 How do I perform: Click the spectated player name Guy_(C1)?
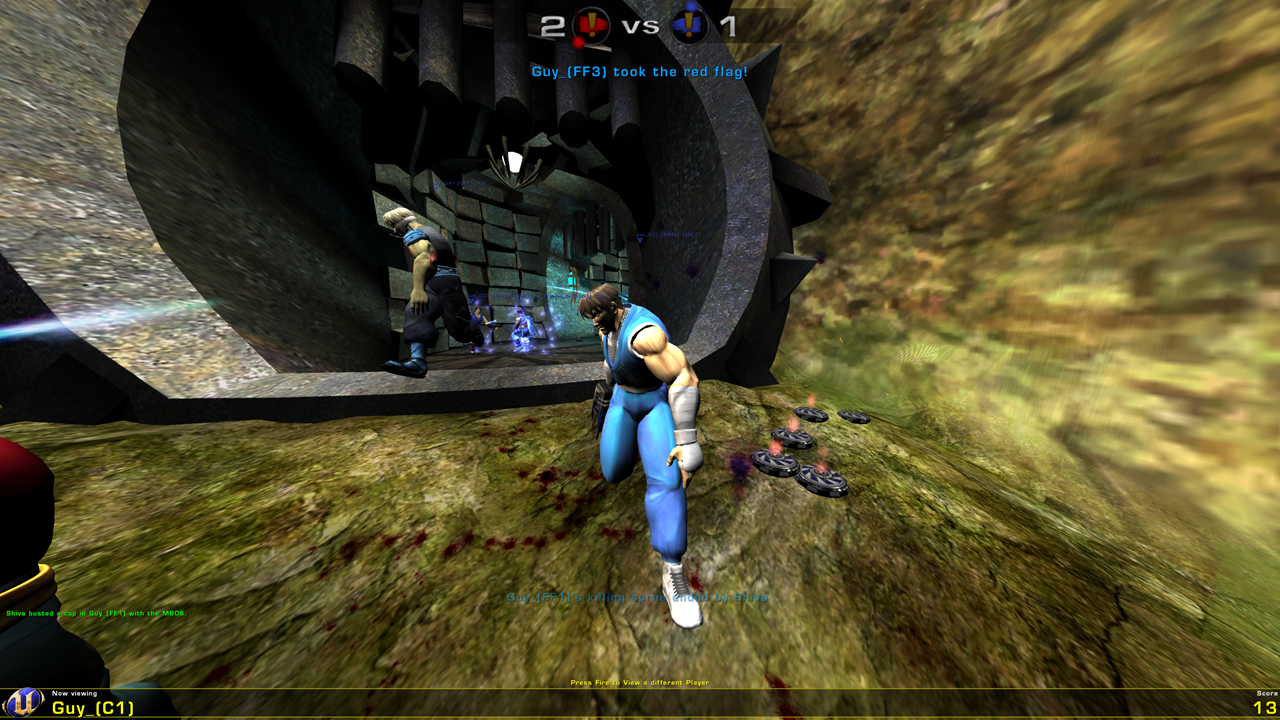(x=92, y=708)
